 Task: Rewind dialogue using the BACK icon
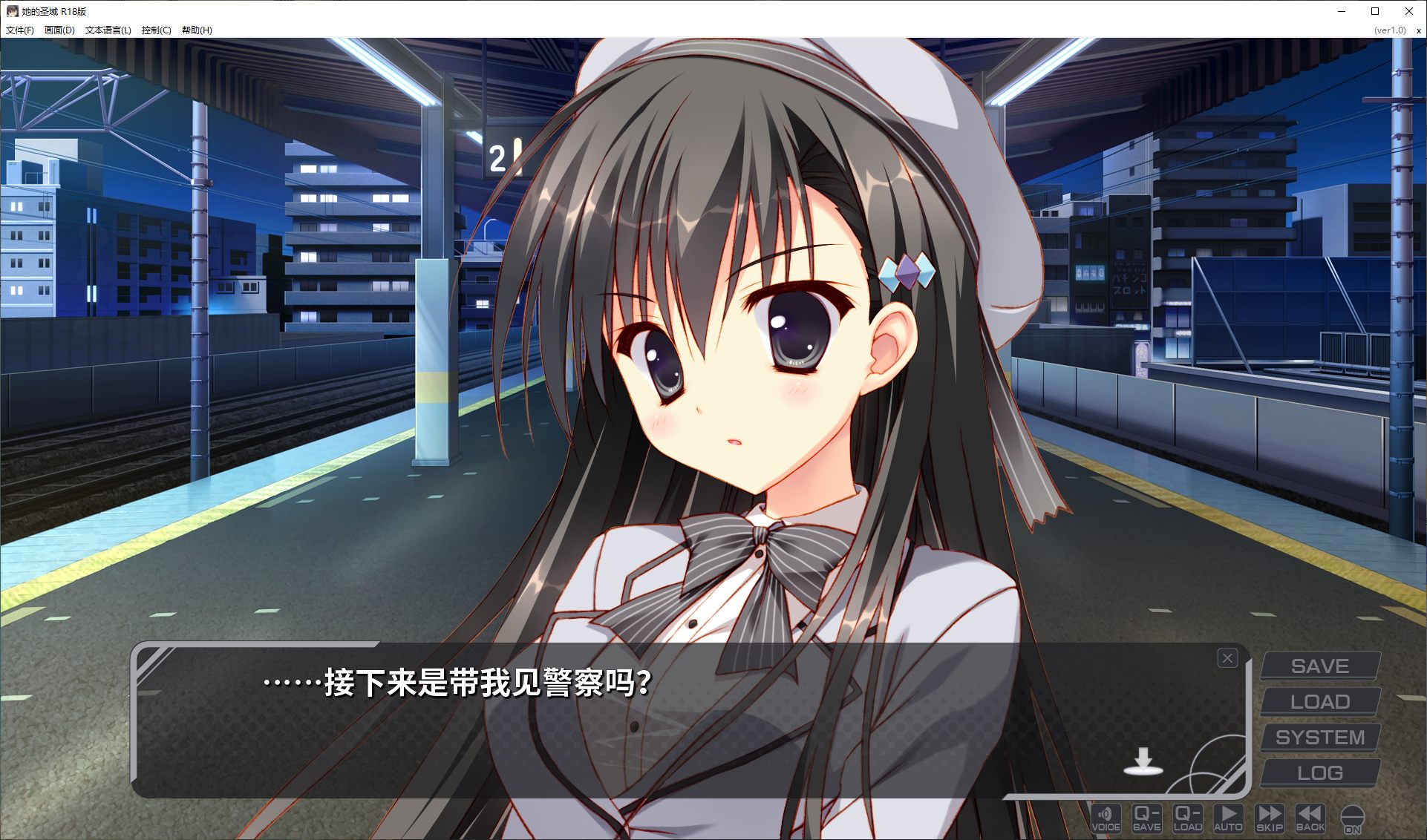click(1310, 818)
